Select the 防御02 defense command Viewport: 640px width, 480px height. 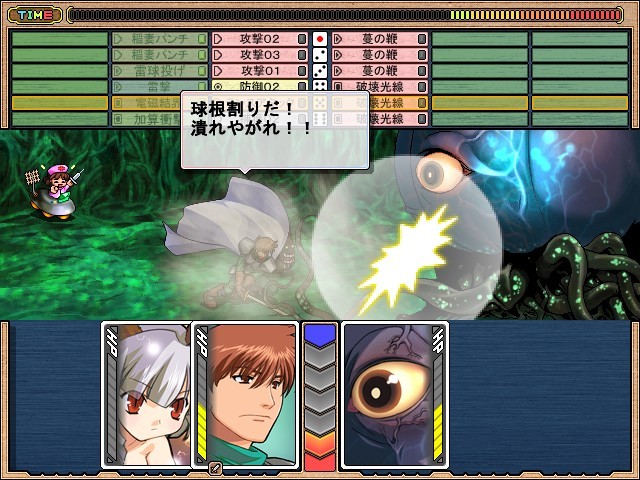(259, 87)
